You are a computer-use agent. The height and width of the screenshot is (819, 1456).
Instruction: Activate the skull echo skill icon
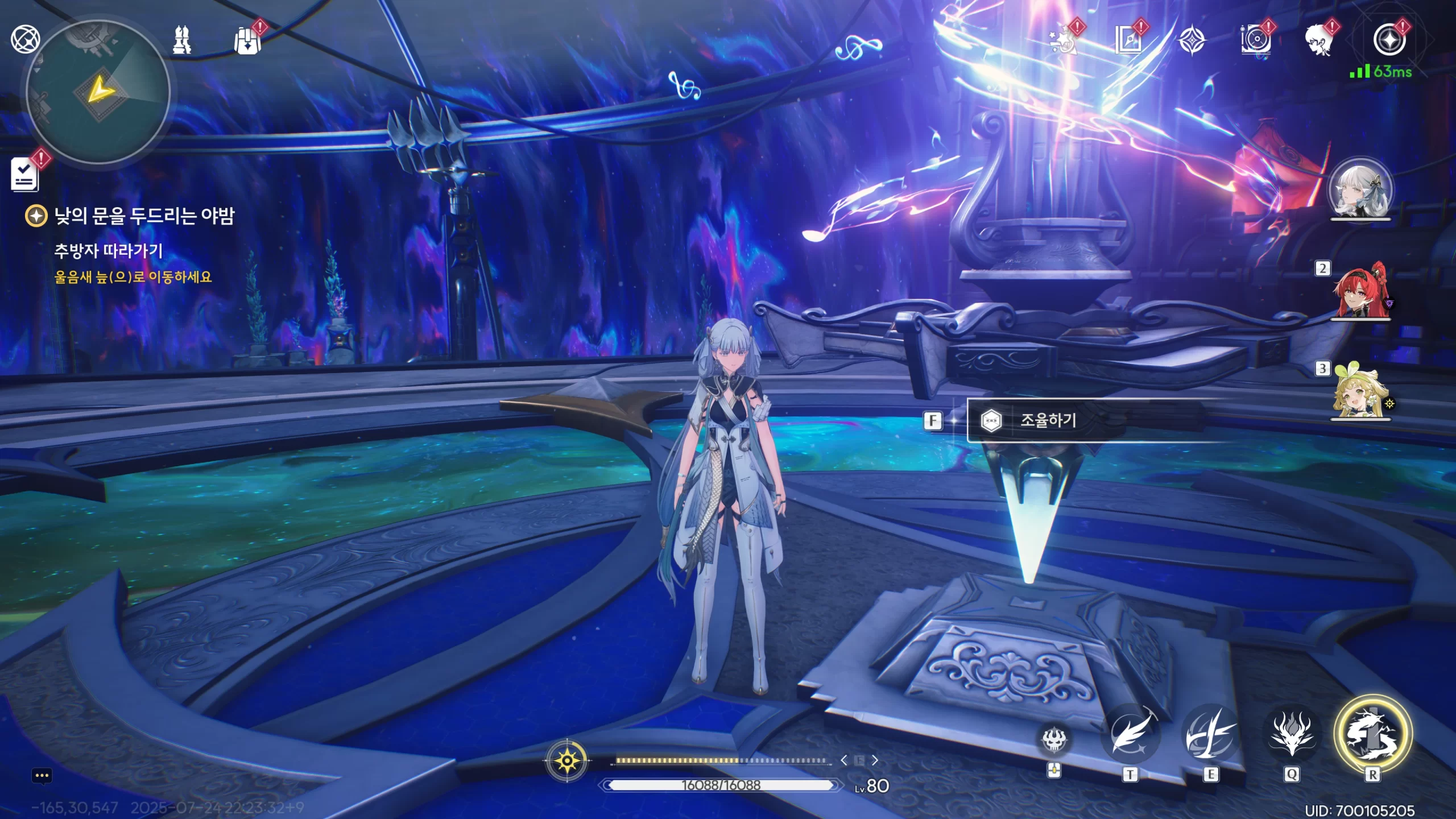1054,740
